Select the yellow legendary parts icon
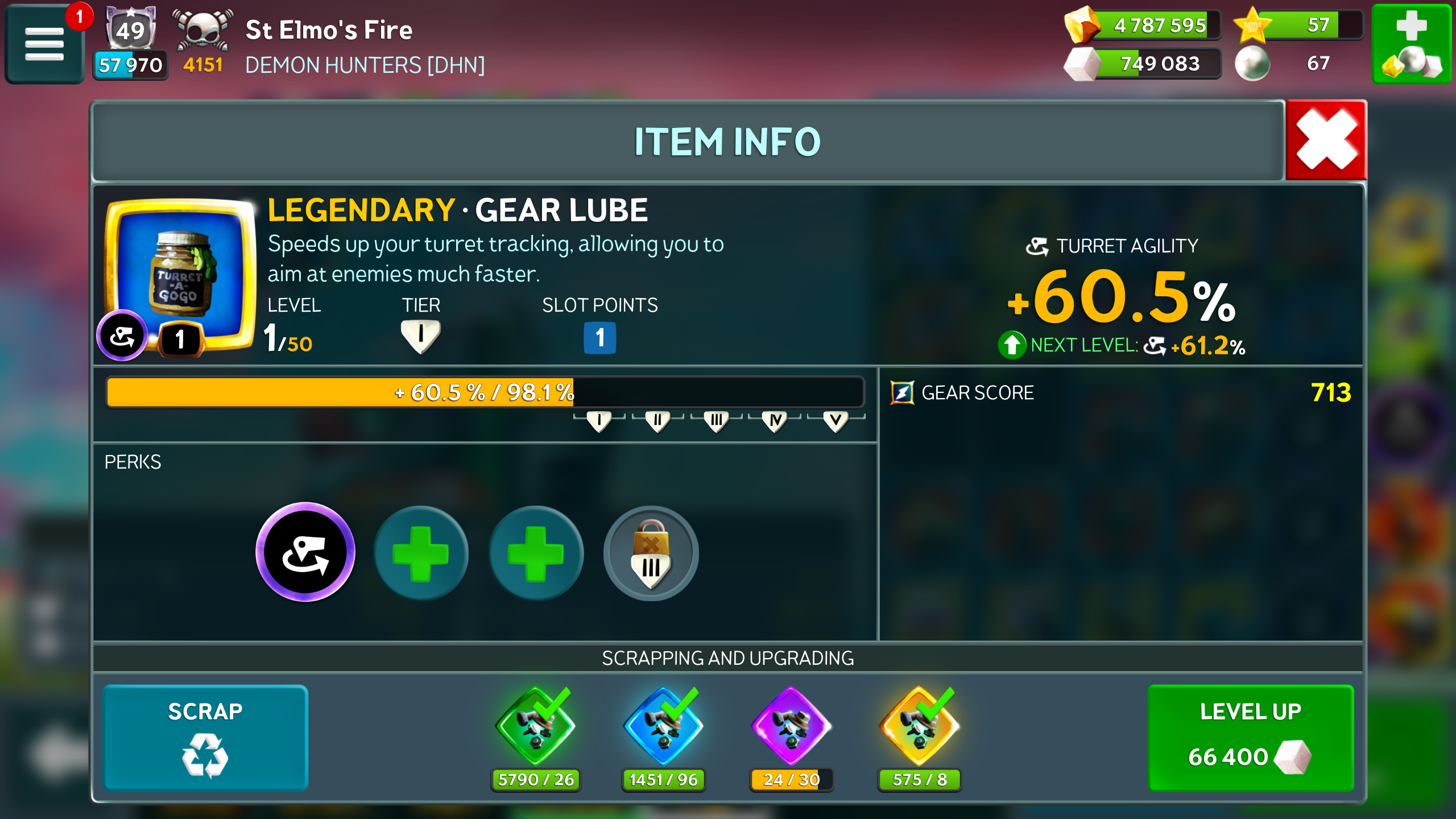 [919, 727]
